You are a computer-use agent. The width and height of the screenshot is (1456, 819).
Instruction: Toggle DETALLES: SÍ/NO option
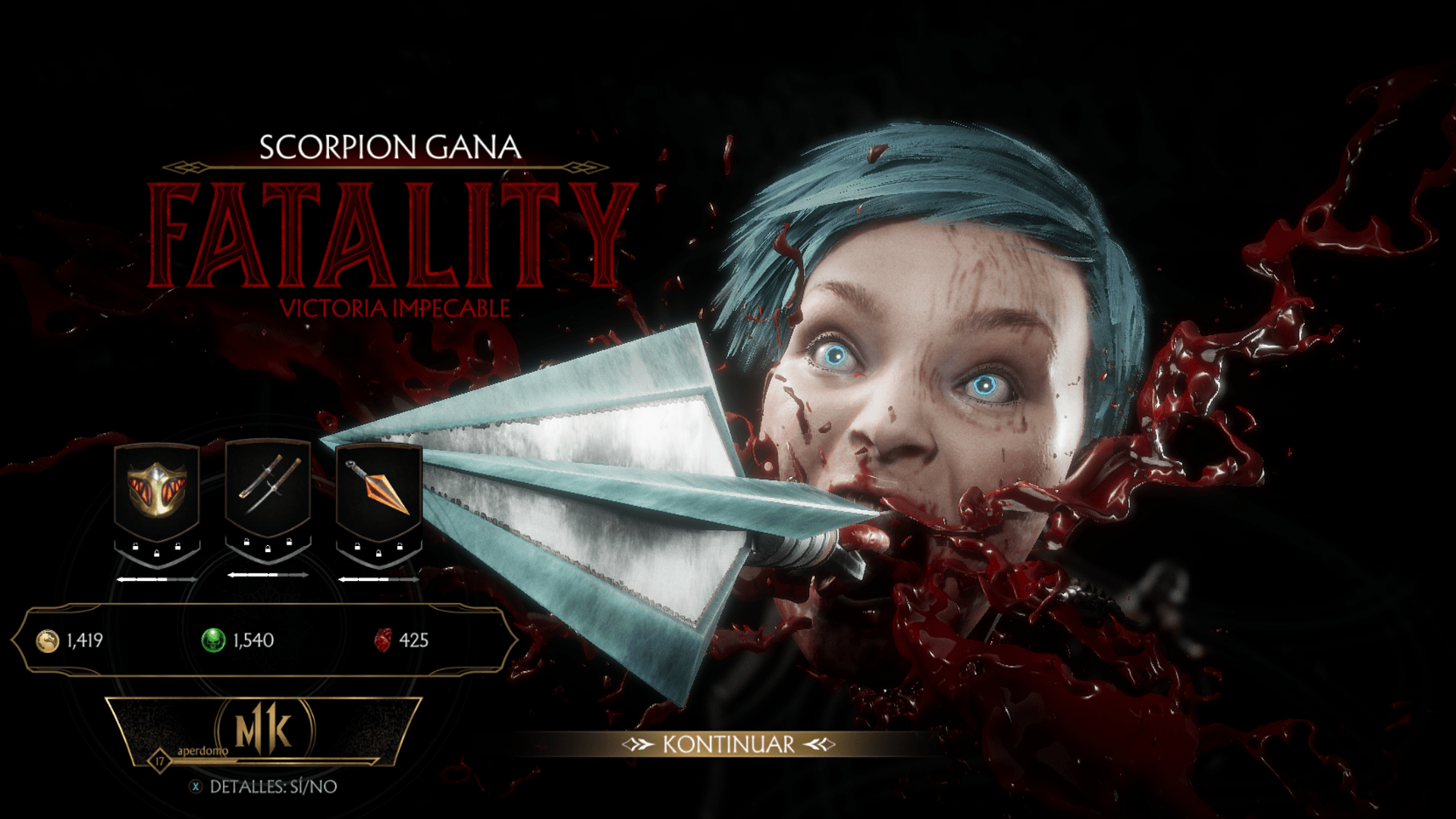(x=273, y=786)
